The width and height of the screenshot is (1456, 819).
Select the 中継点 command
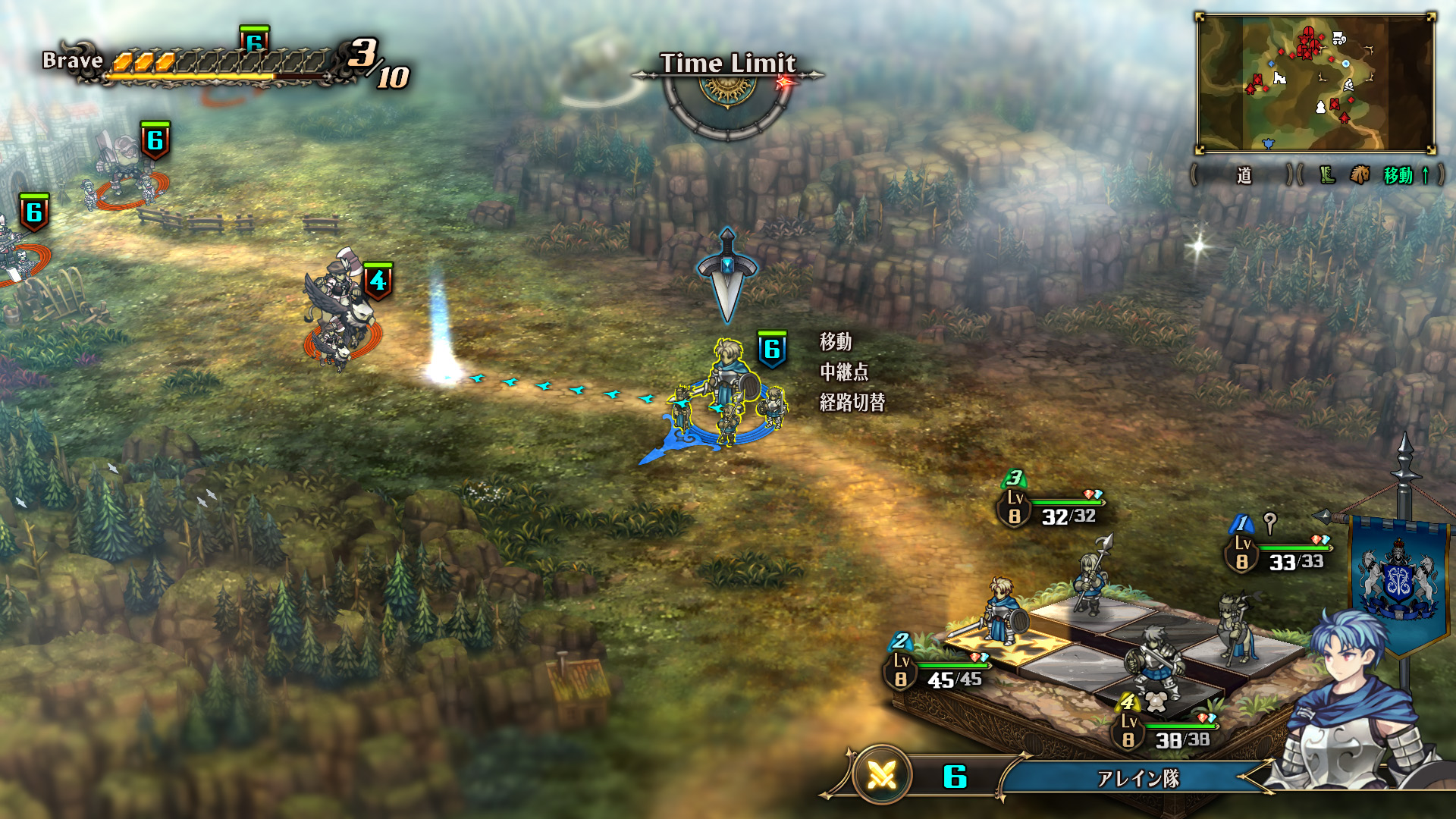click(x=844, y=372)
